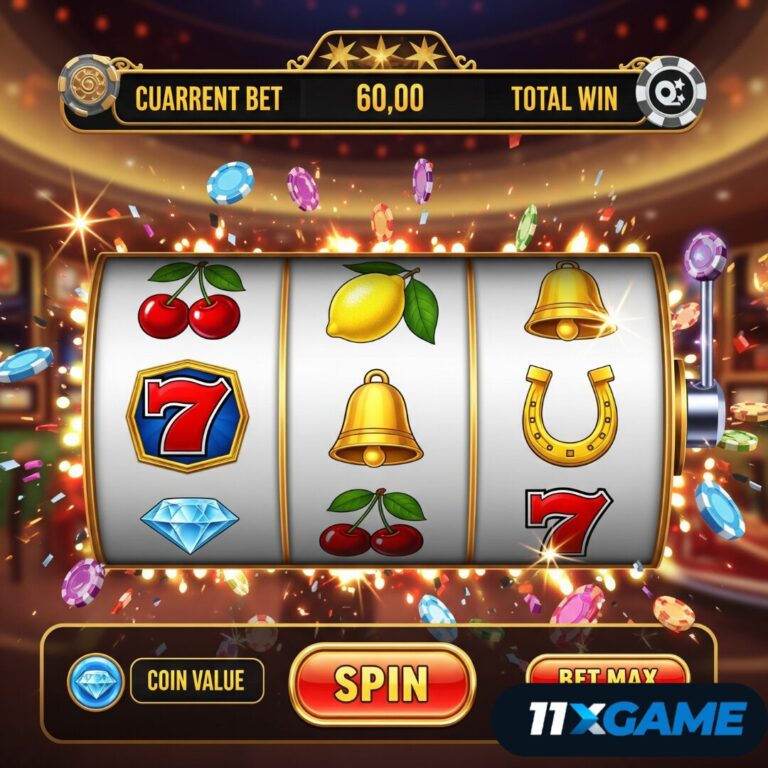Click the gold casino chip icon
Screen dimensions: 768x768
click(89, 85)
